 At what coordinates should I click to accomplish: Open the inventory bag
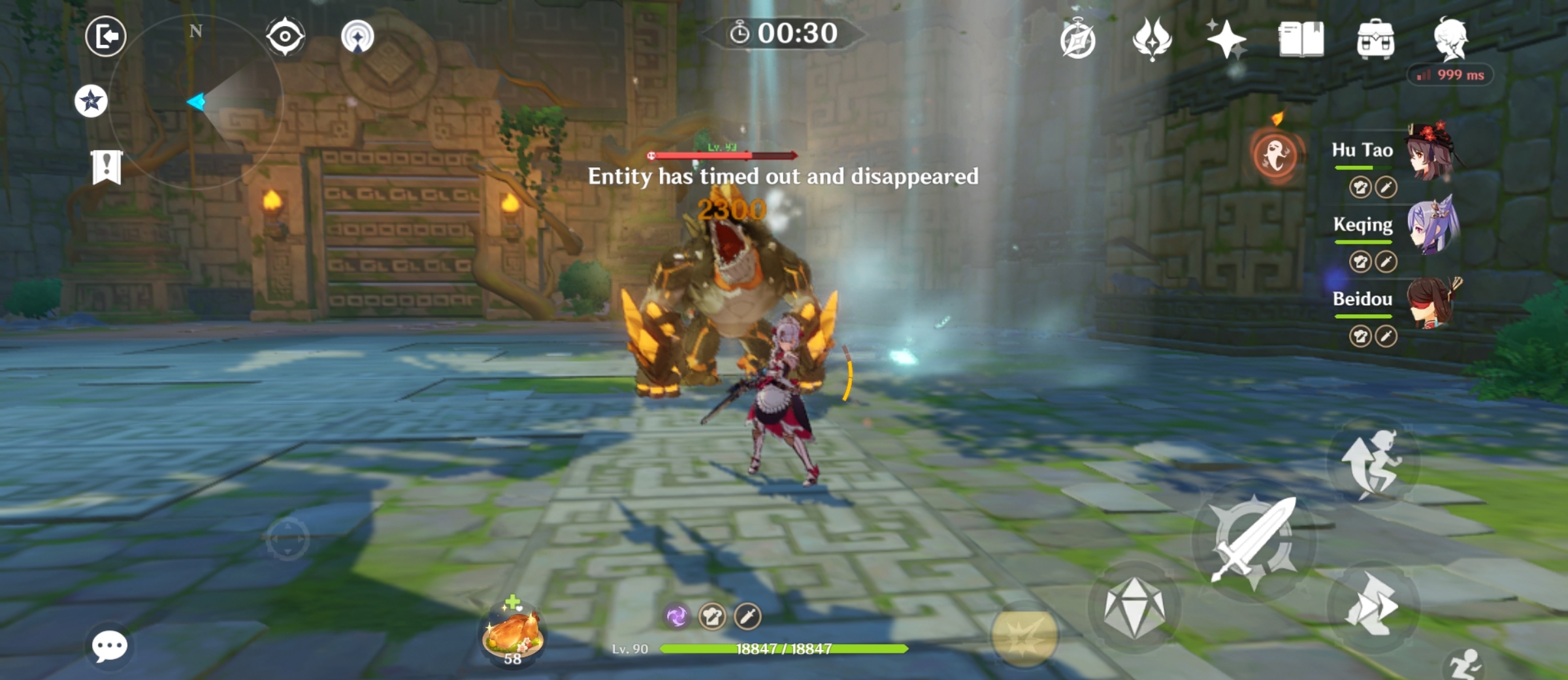point(1377,40)
